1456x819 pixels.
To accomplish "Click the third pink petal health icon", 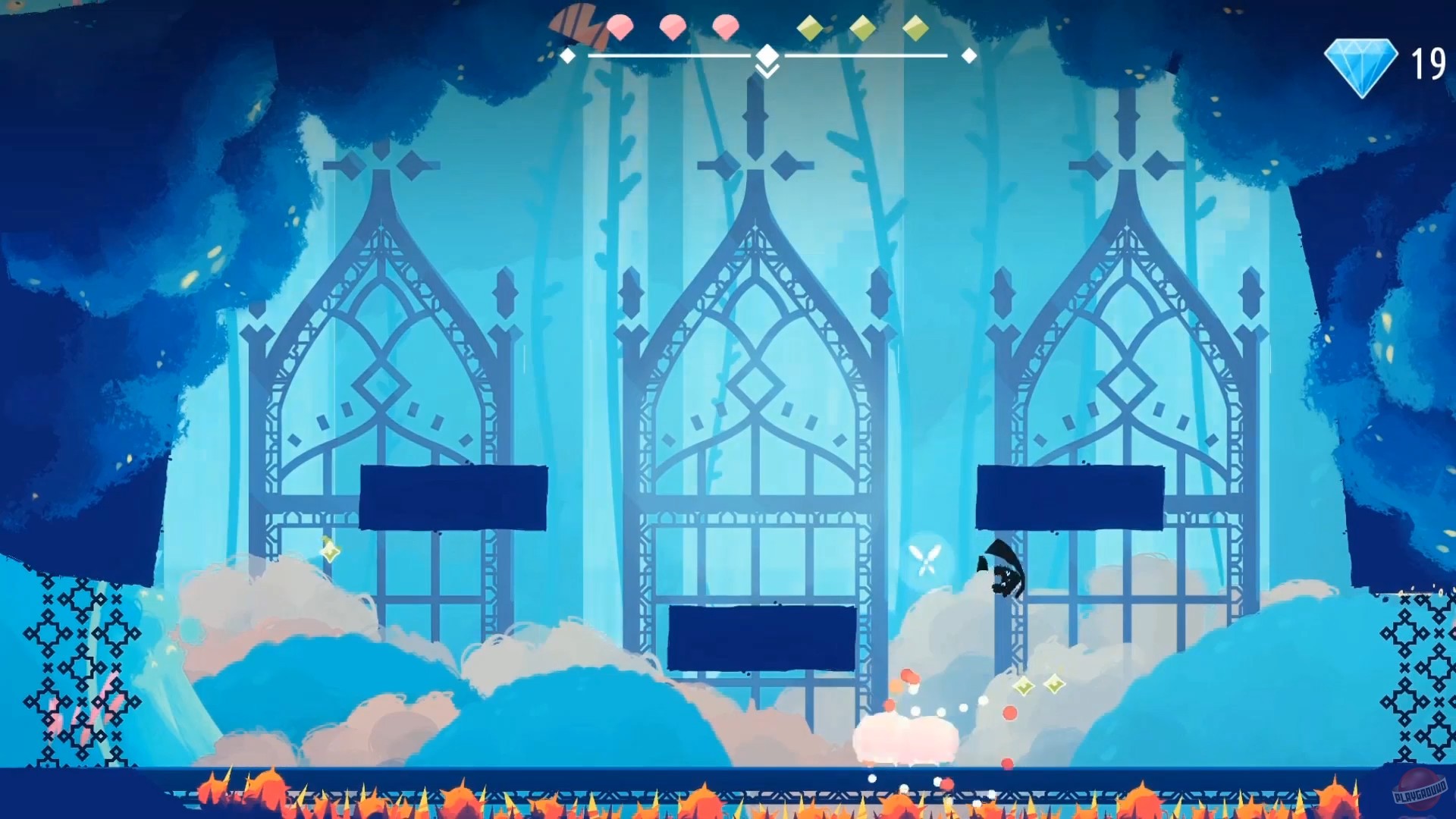I will tap(725, 26).
